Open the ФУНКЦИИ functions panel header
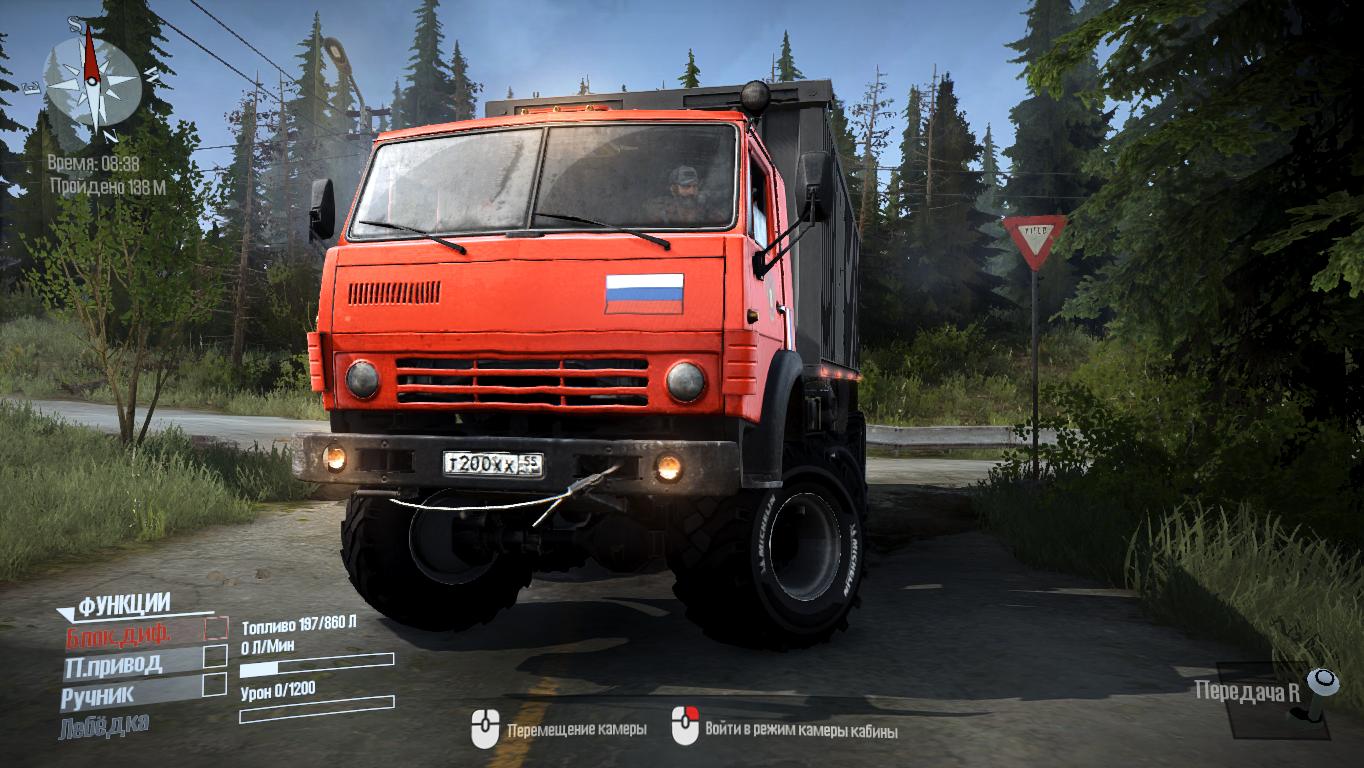Viewport: 1364px width, 768px height. point(124,604)
